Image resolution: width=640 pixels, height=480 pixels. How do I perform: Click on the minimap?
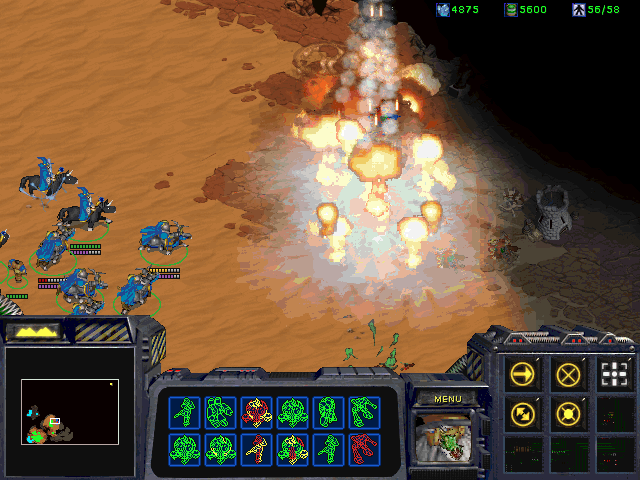coord(70,410)
